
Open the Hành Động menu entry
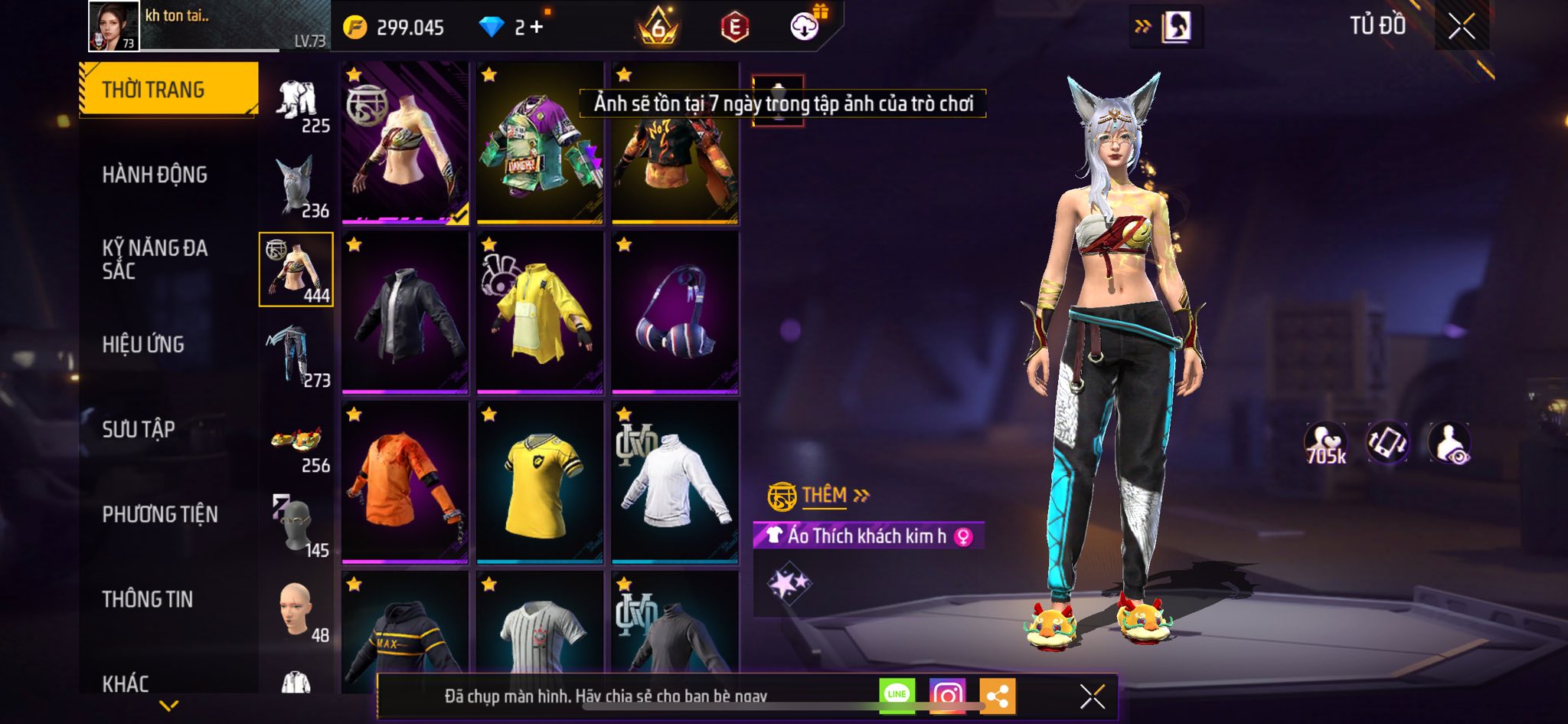[x=155, y=175]
